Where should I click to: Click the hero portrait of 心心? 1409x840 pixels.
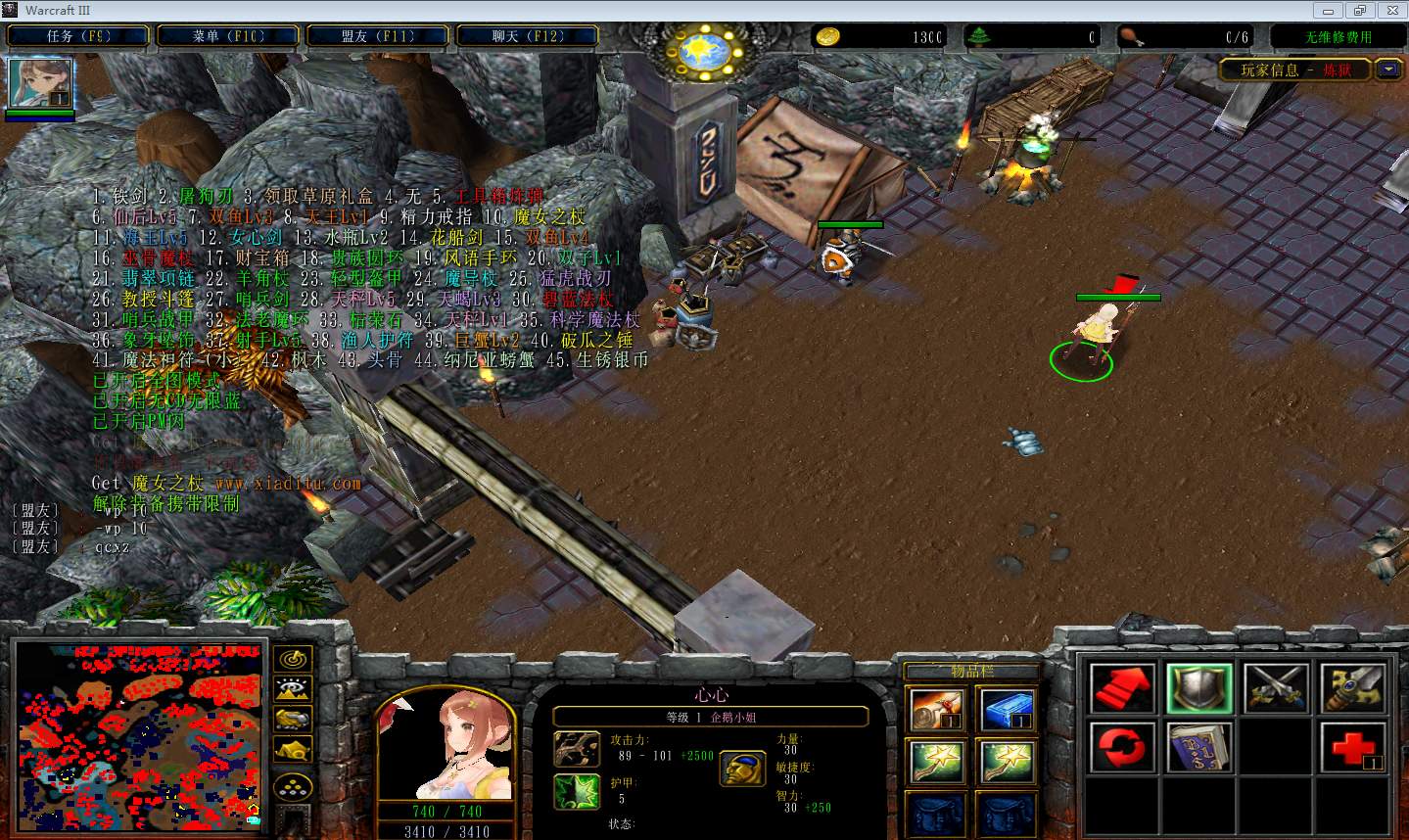(x=447, y=744)
